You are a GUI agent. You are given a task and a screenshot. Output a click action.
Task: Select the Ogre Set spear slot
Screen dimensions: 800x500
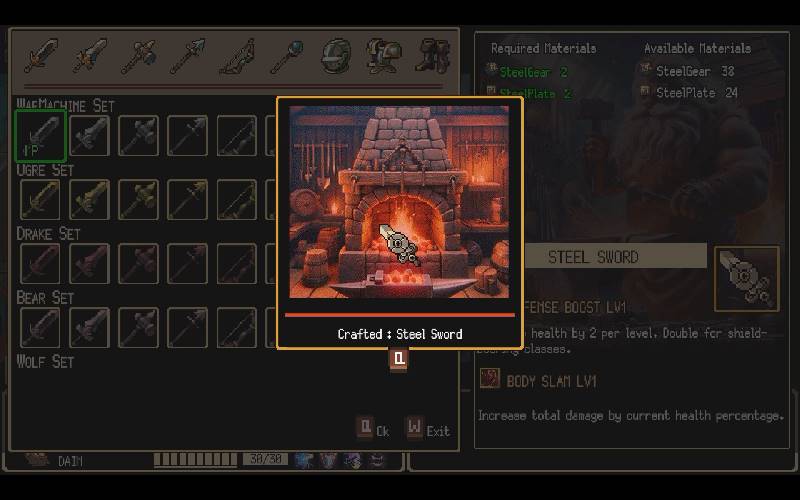(188, 199)
